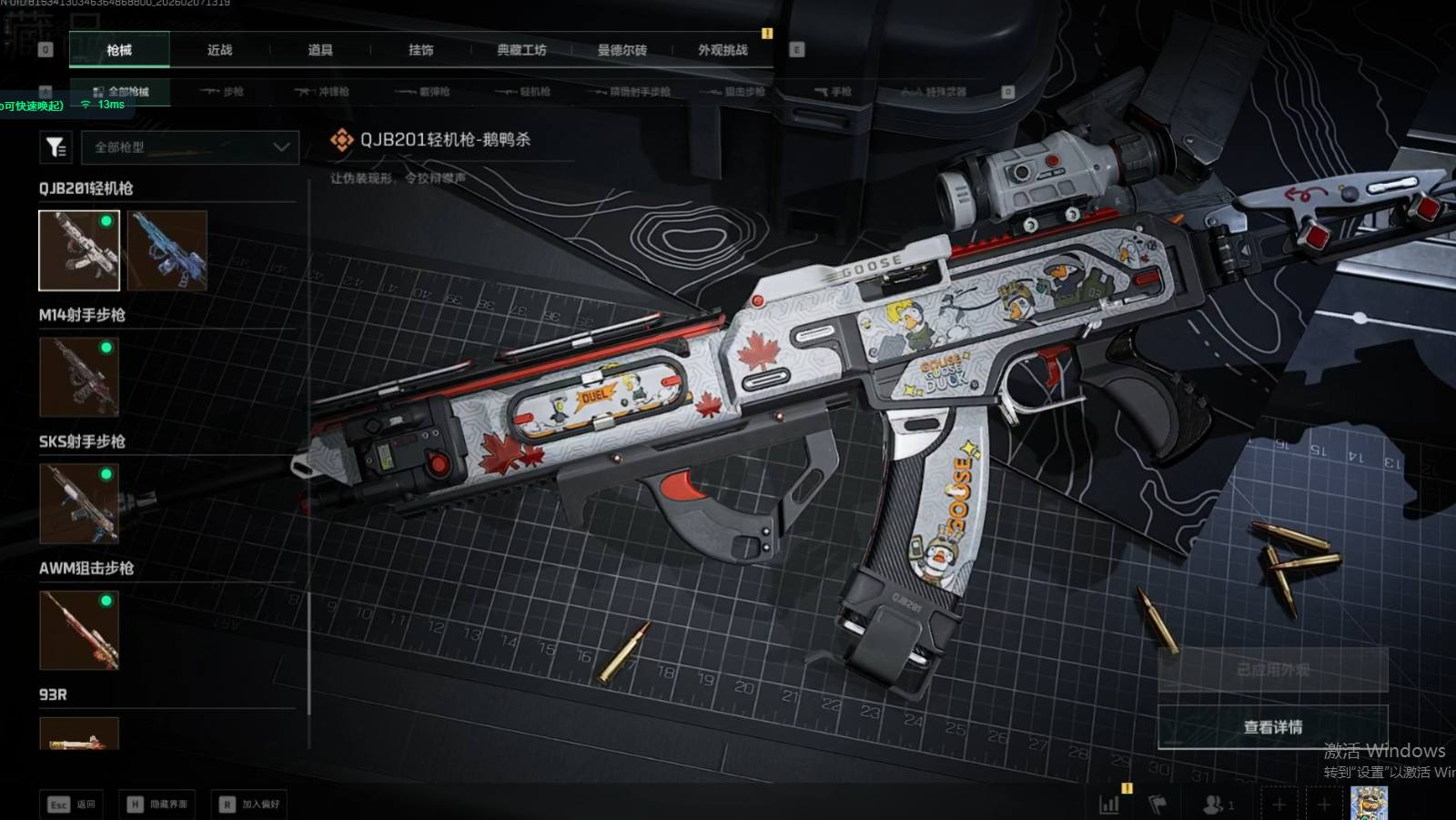Select the AWM sniper rifle skin
1456x820 pixels.
[x=79, y=630]
